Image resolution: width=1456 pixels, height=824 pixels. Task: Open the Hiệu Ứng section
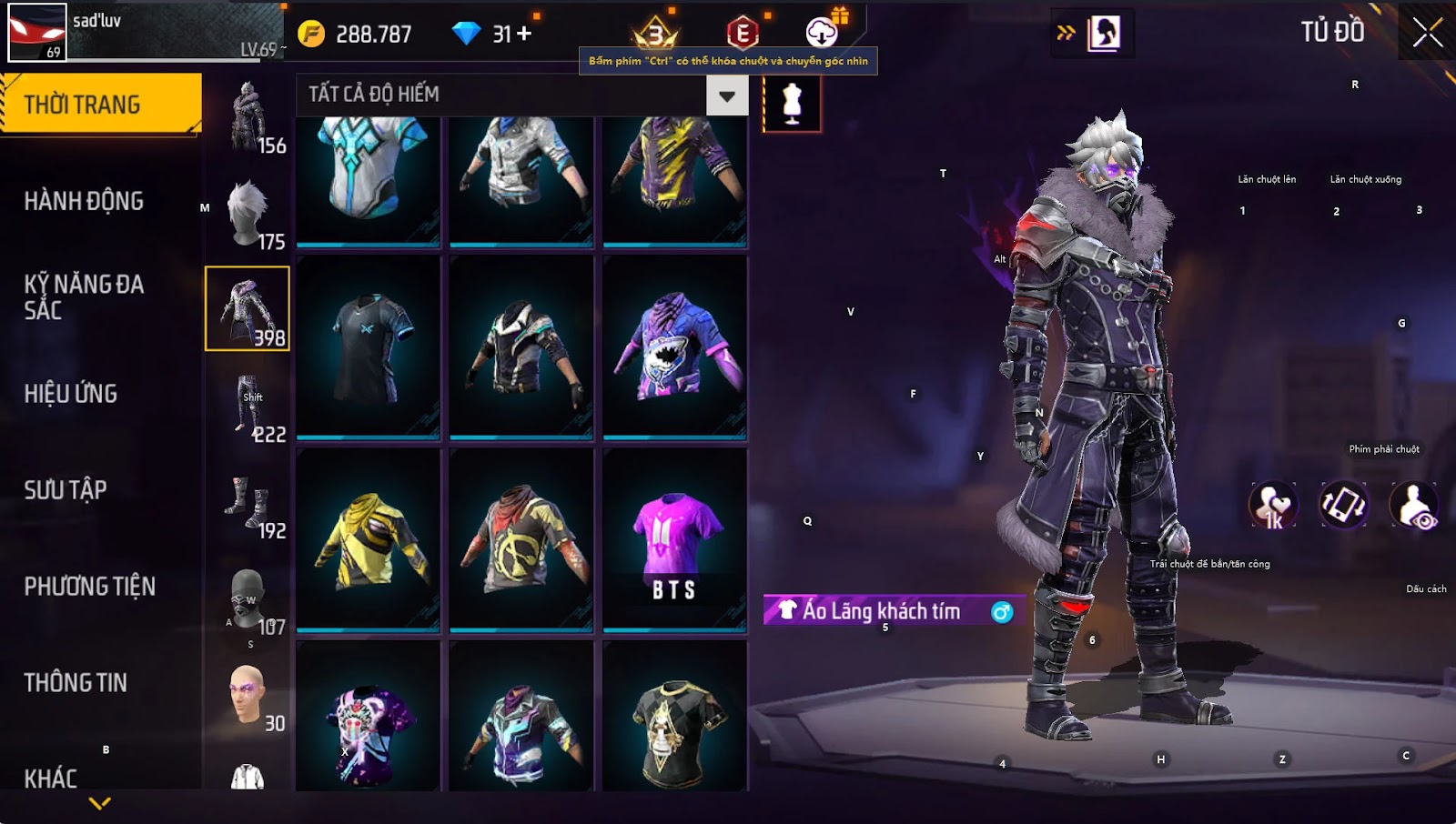[71, 394]
